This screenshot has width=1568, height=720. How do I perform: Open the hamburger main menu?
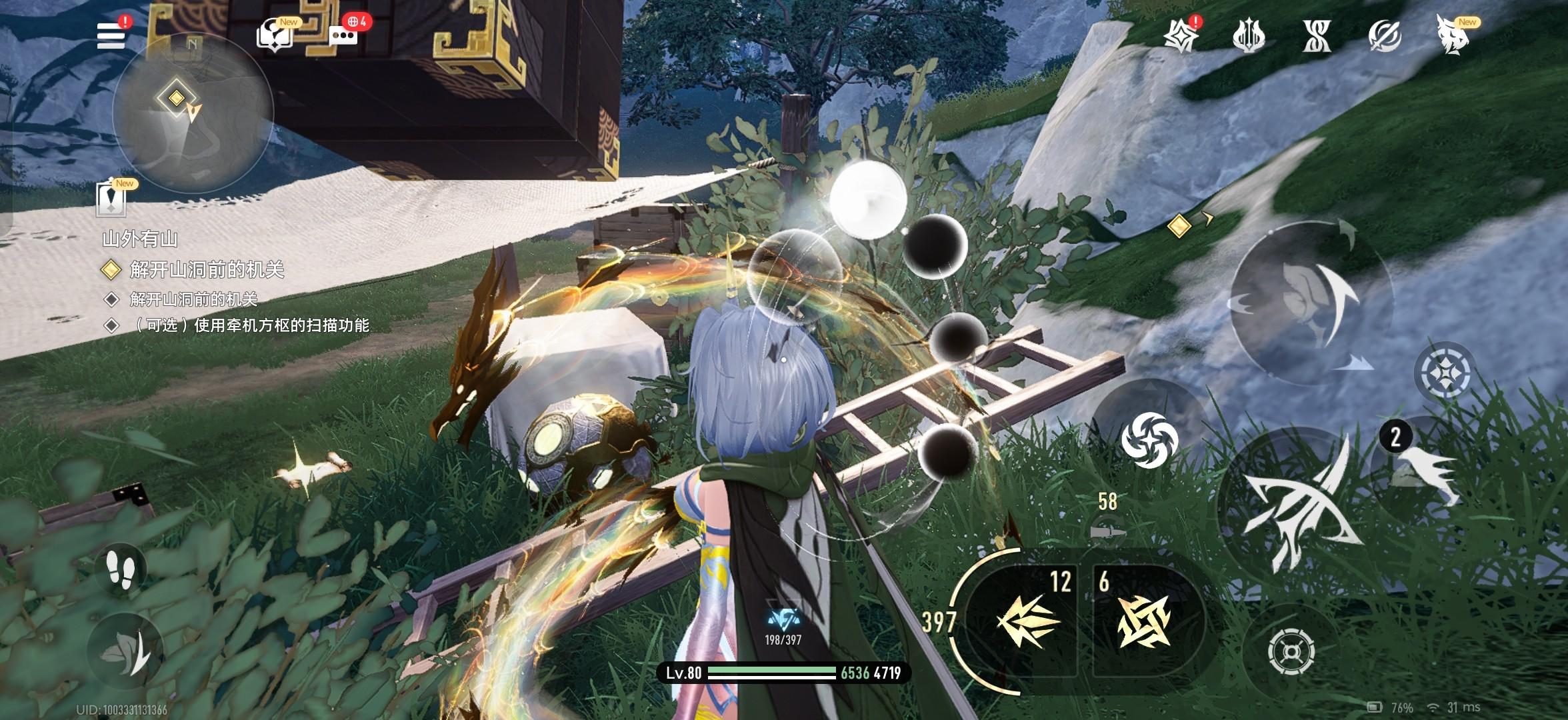point(111,35)
